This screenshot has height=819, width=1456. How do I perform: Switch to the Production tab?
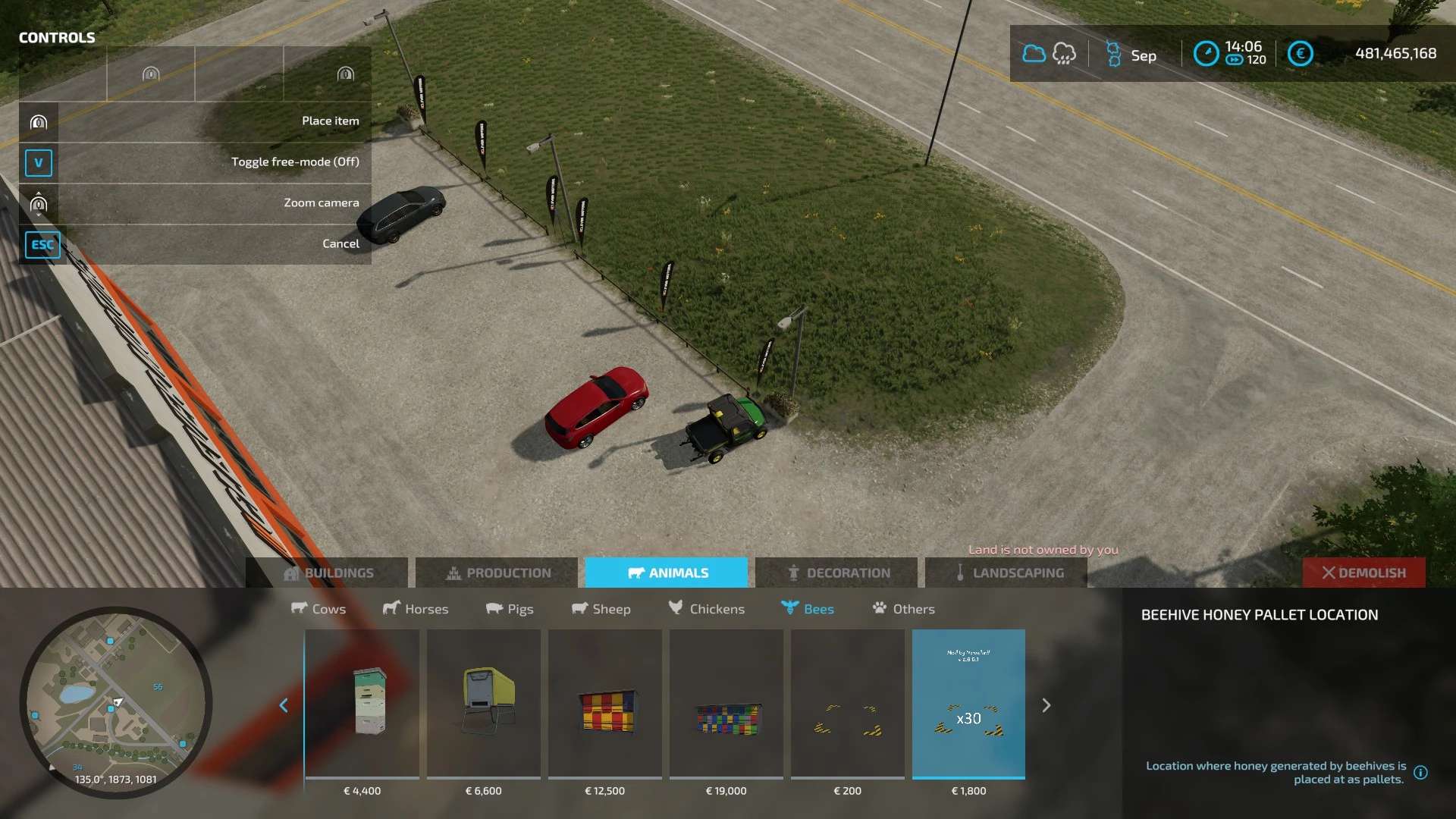pos(497,573)
